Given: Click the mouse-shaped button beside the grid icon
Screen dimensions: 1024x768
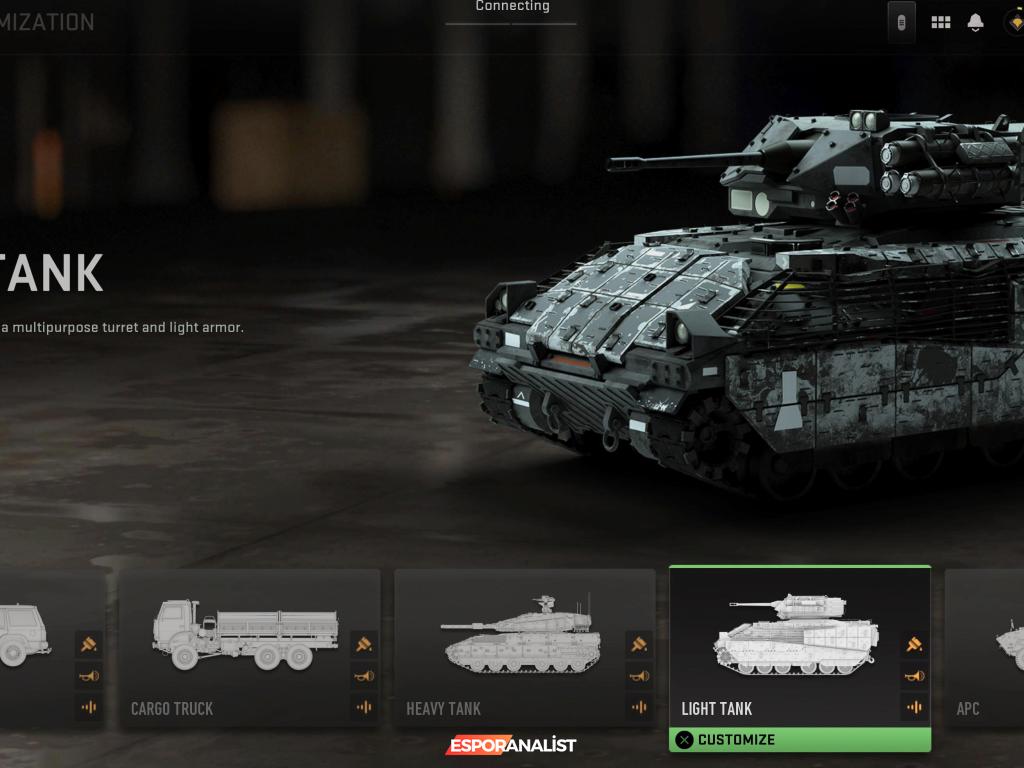Looking at the screenshot, I should pyautogui.click(x=901, y=22).
